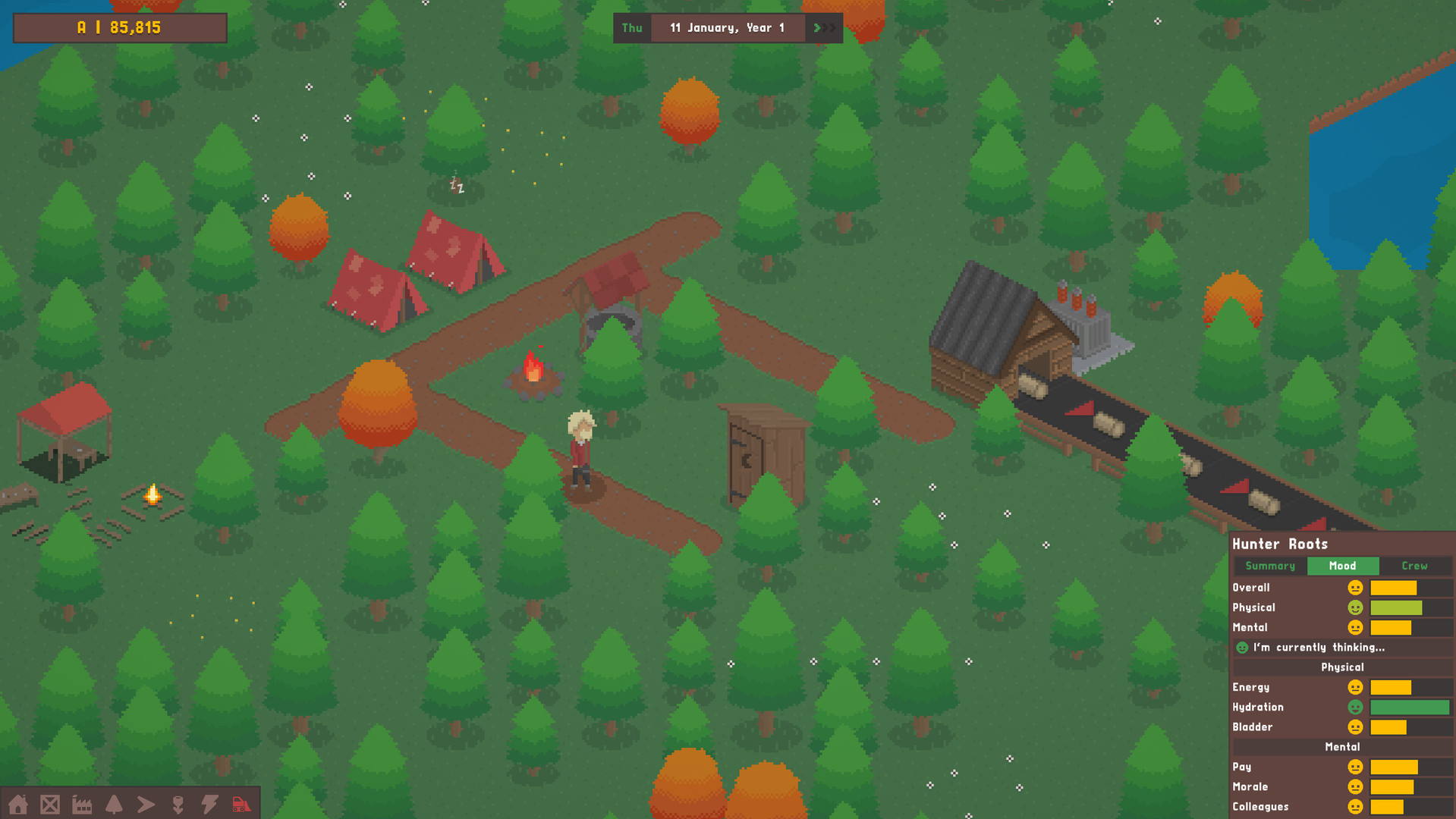
Task: Open the power/electricity tool
Action: [x=209, y=804]
